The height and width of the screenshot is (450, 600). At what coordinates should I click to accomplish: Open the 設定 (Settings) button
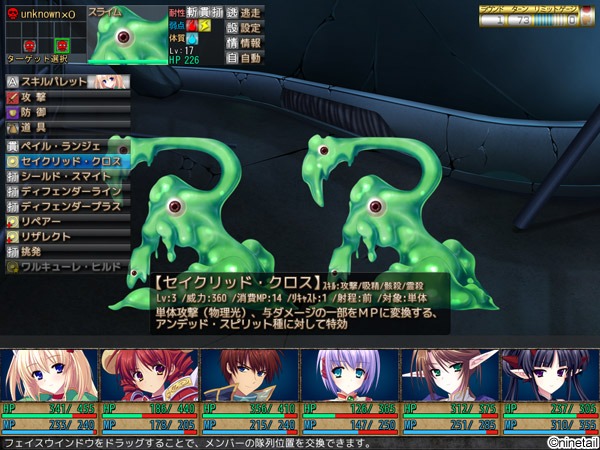[245, 27]
